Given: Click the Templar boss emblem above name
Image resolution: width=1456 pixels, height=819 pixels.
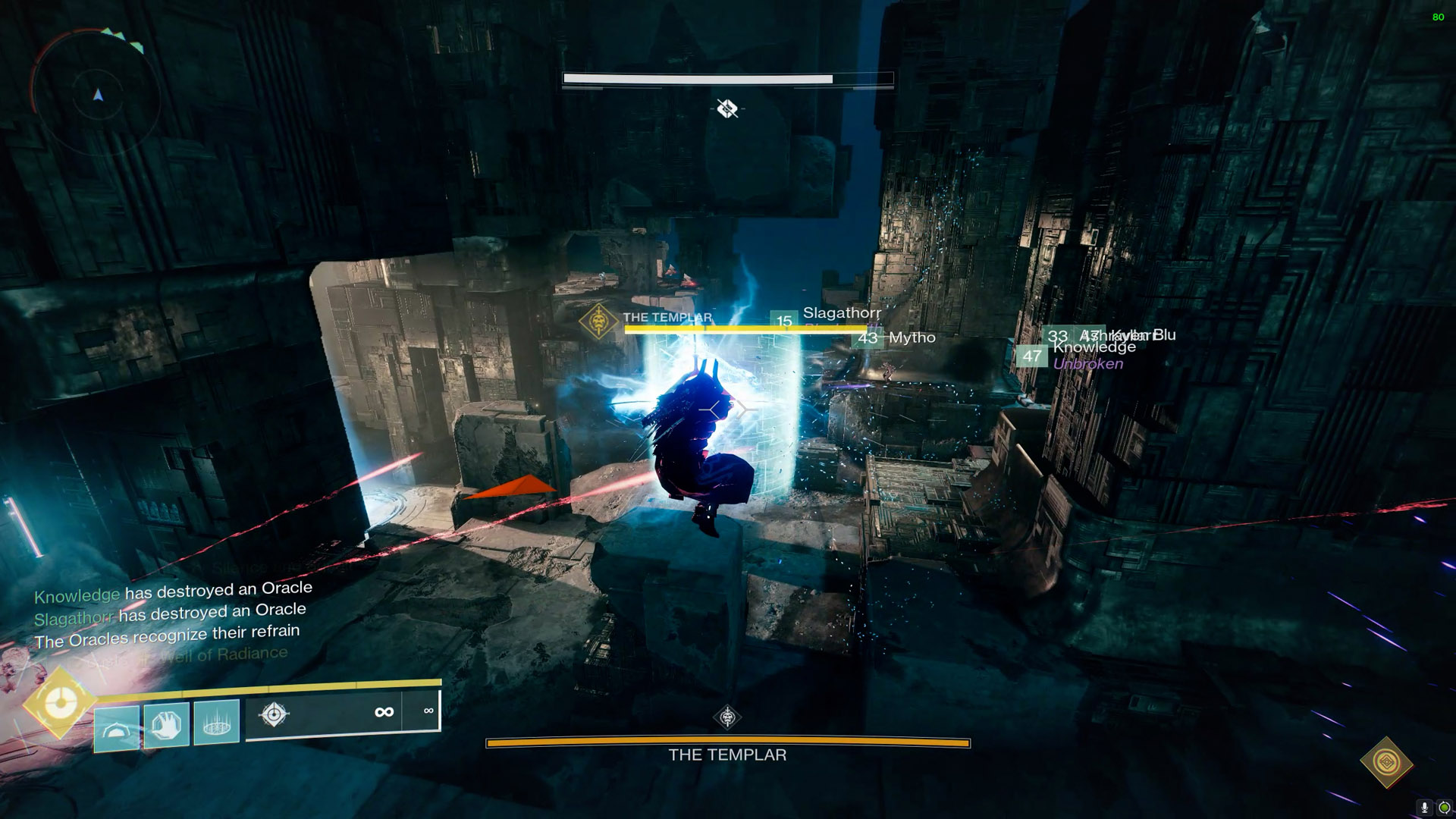Looking at the screenshot, I should click(727, 717).
